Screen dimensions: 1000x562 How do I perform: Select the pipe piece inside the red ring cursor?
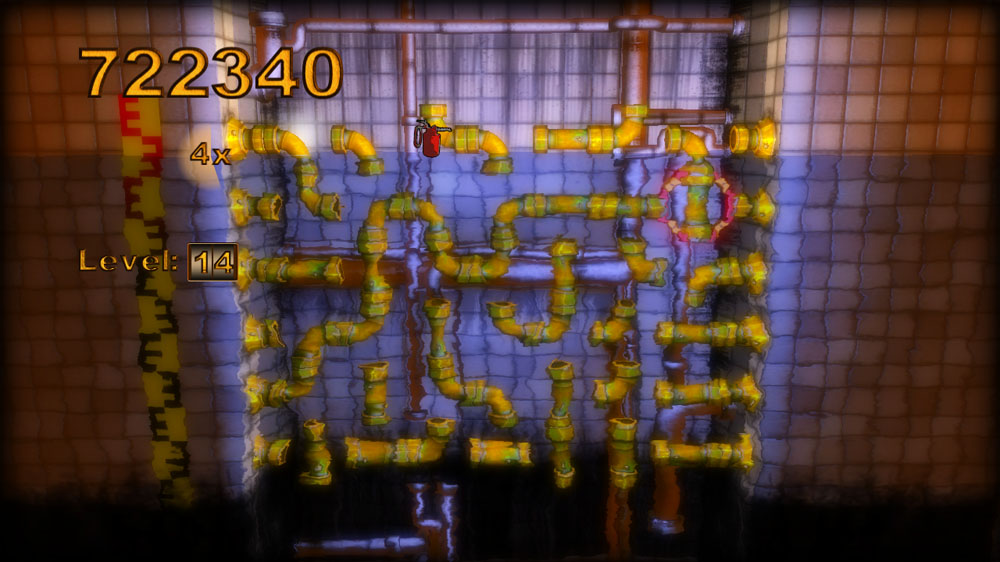click(697, 202)
